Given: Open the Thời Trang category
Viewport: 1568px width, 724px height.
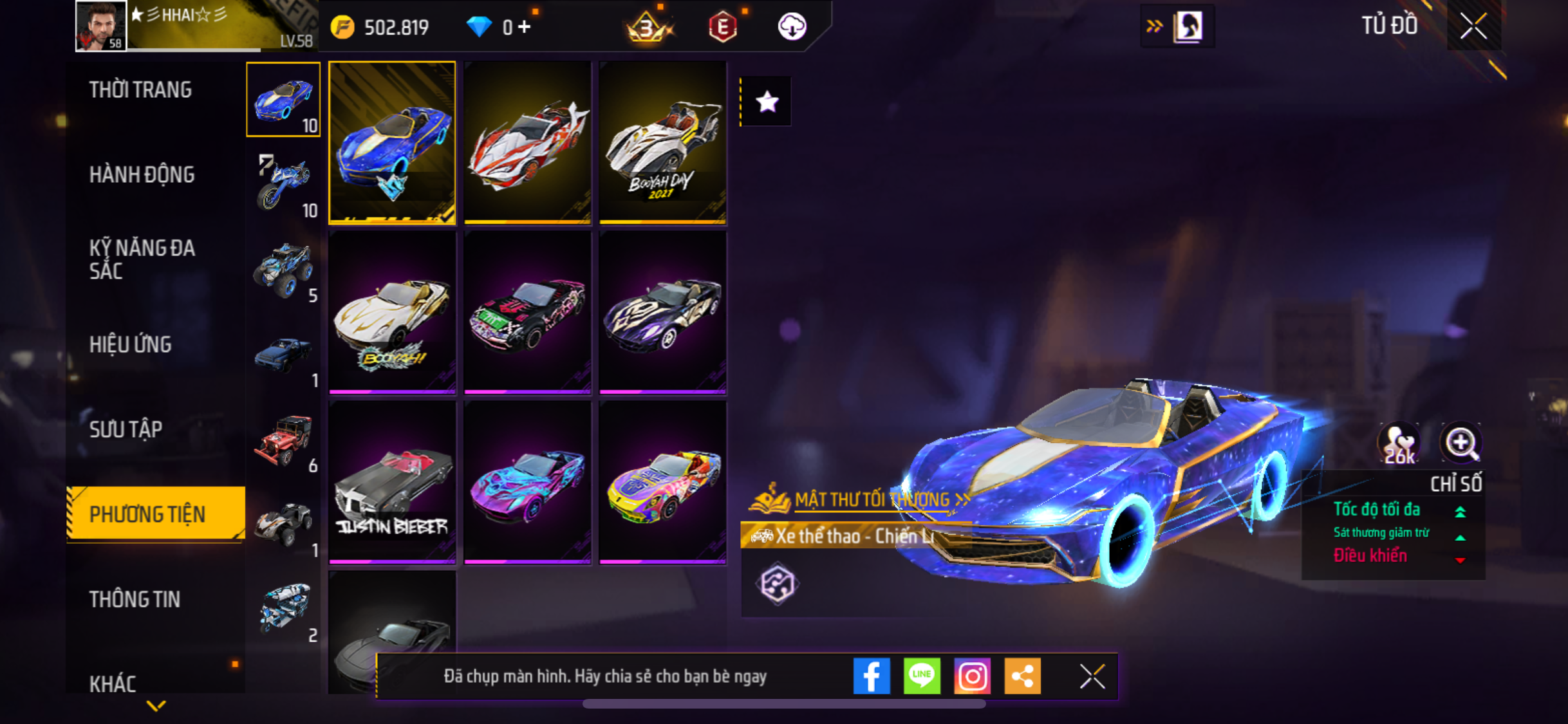Looking at the screenshot, I should point(140,89).
